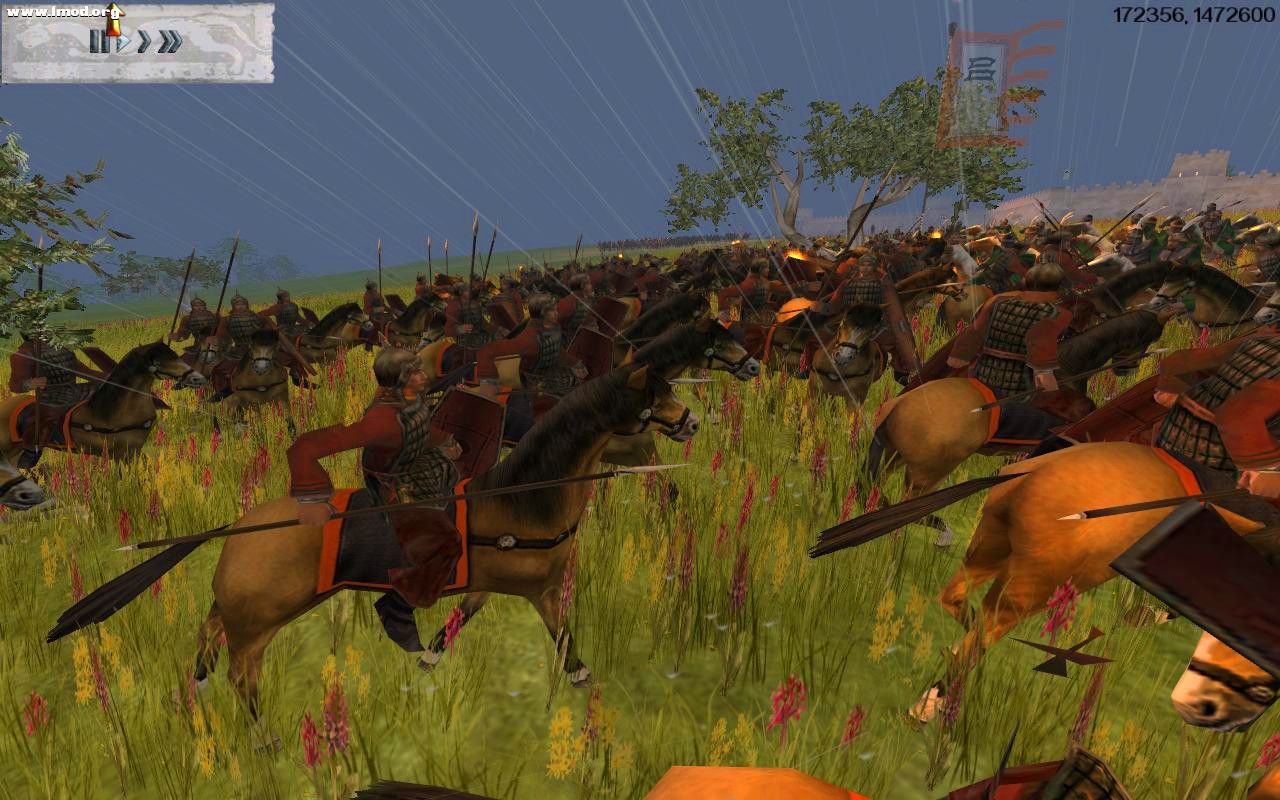Activate the double-chevron fastest speed icon

168,41
